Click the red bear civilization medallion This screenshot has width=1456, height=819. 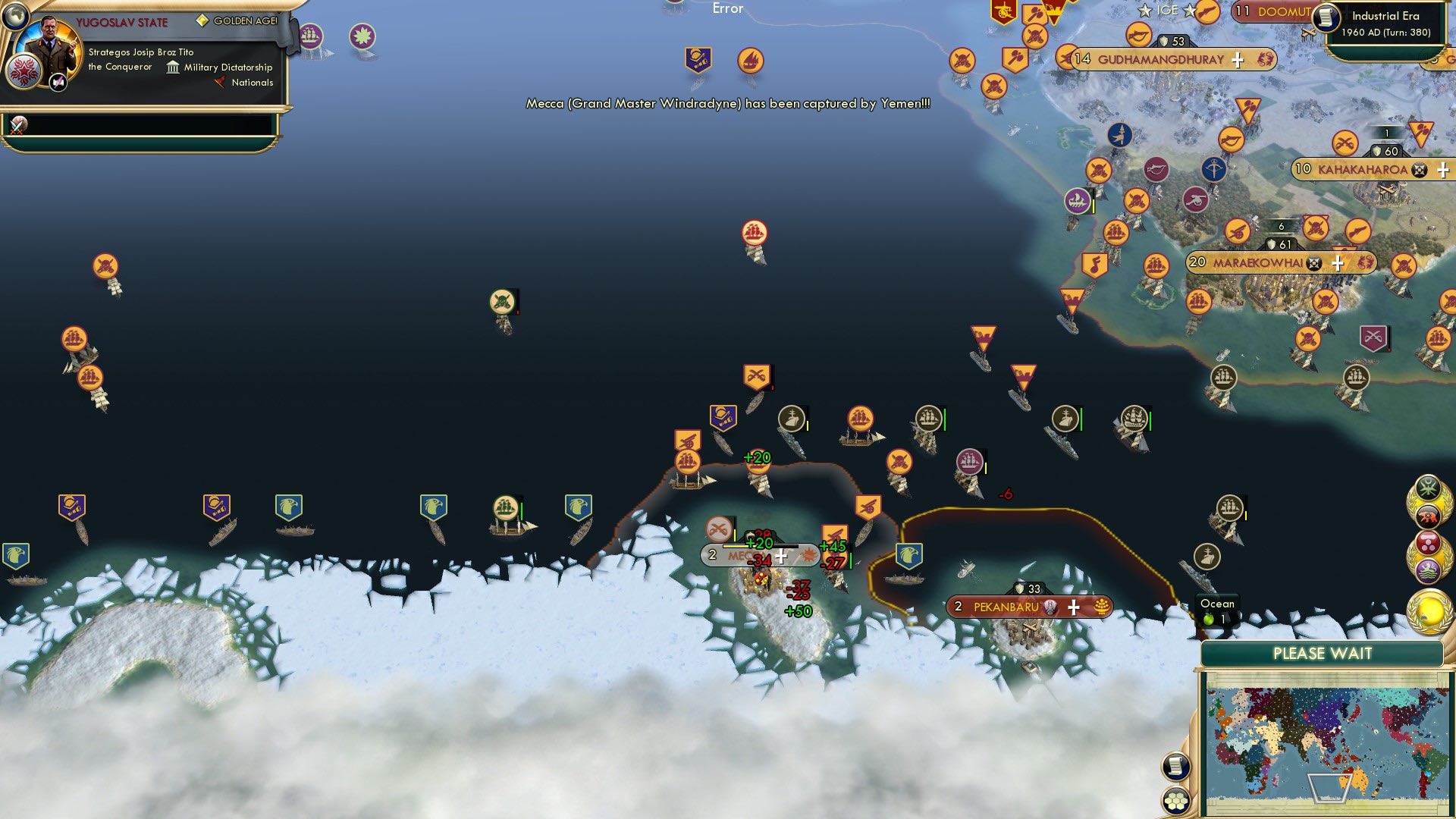pos(1428,514)
